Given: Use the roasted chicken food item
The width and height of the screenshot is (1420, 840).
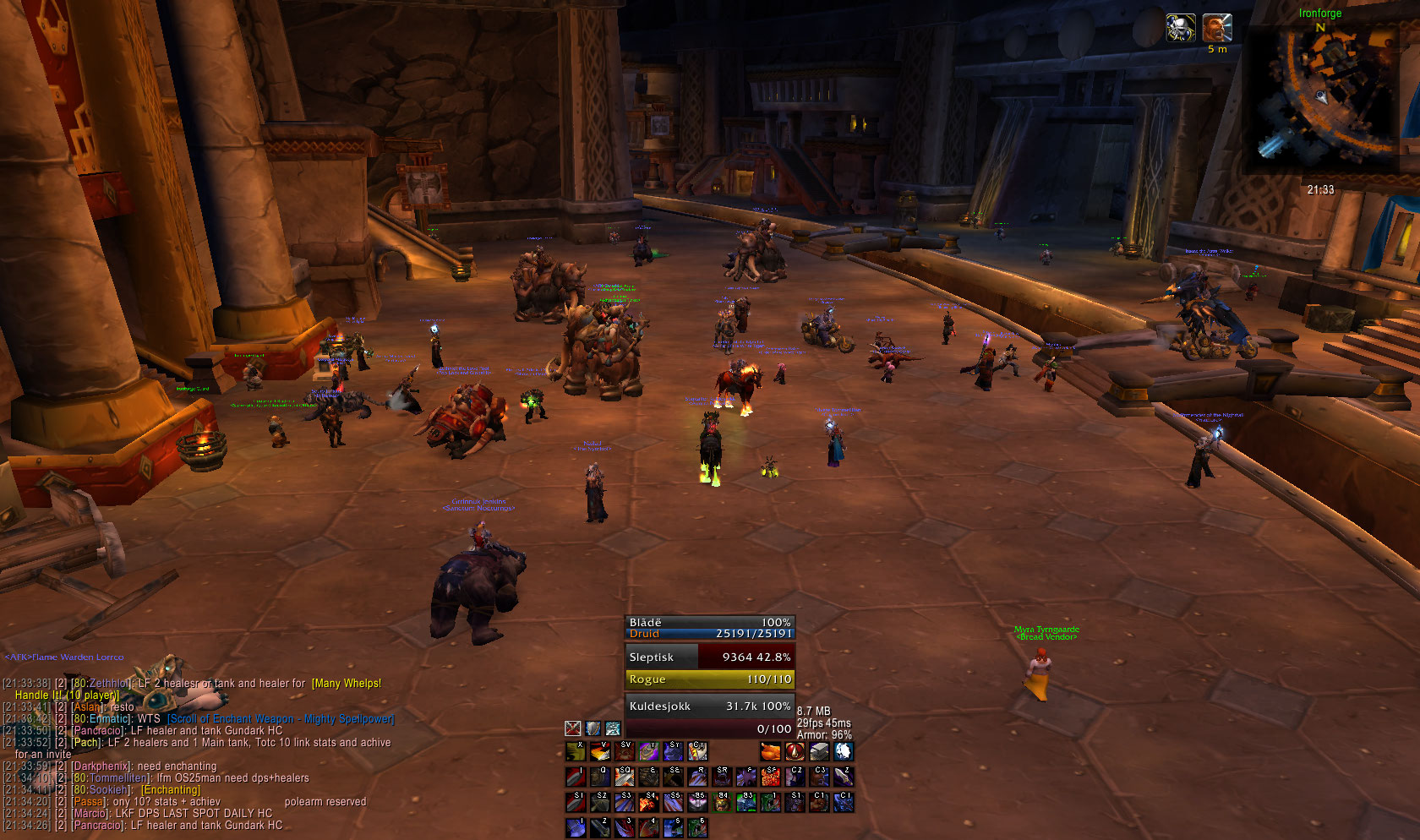Looking at the screenshot, I should pos(770,751).
